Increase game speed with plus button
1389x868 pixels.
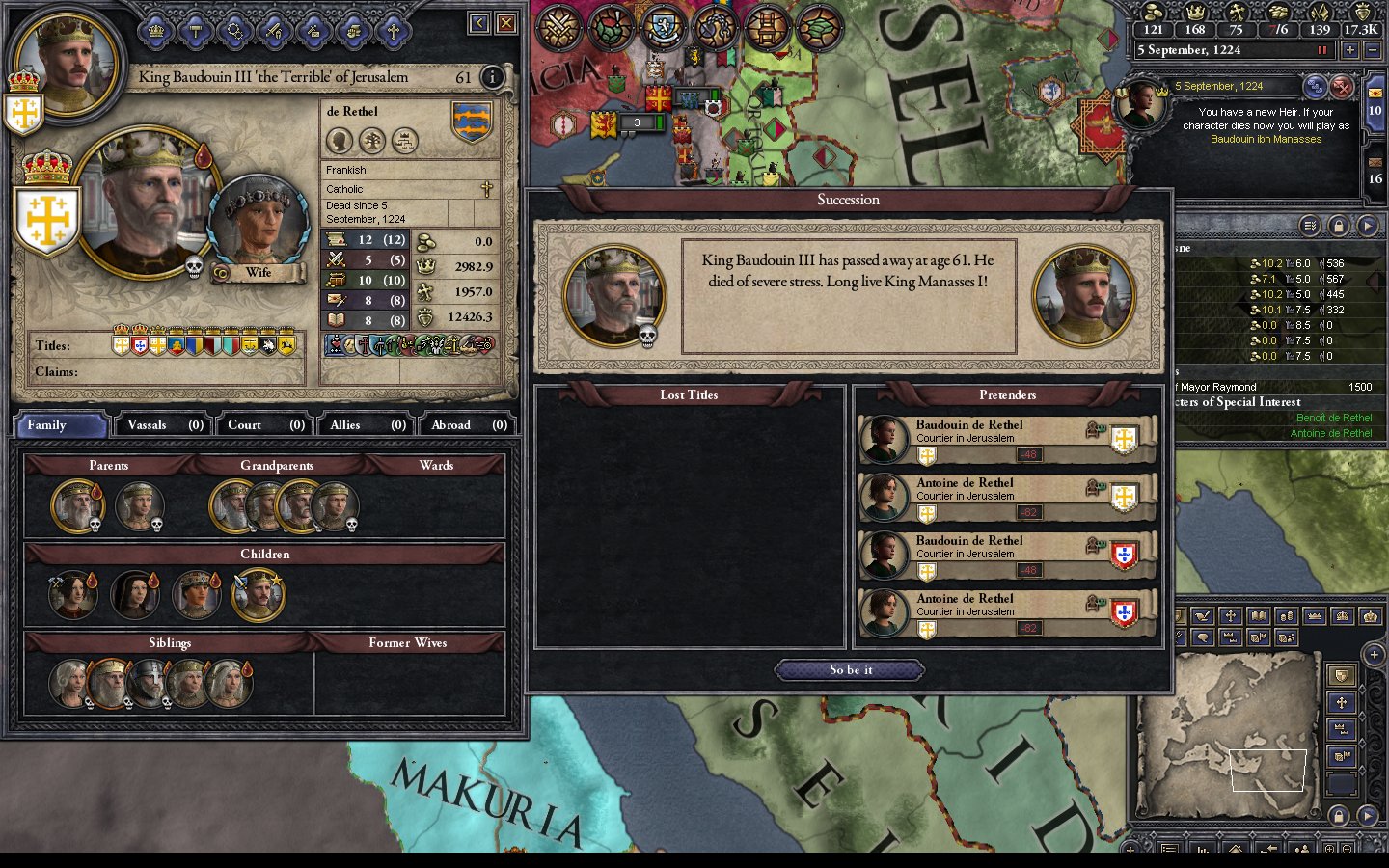click(1349, 50)
